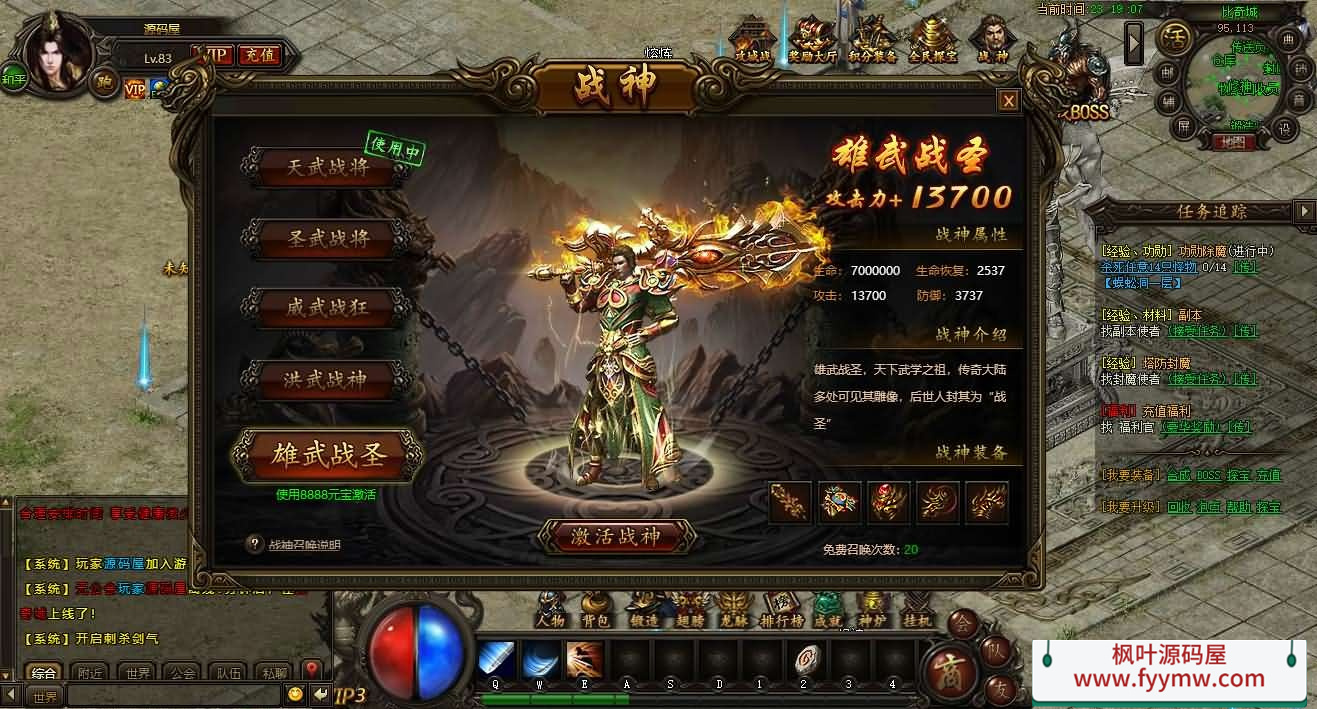Select the 雄武战圣 war god

pos(329,455)
